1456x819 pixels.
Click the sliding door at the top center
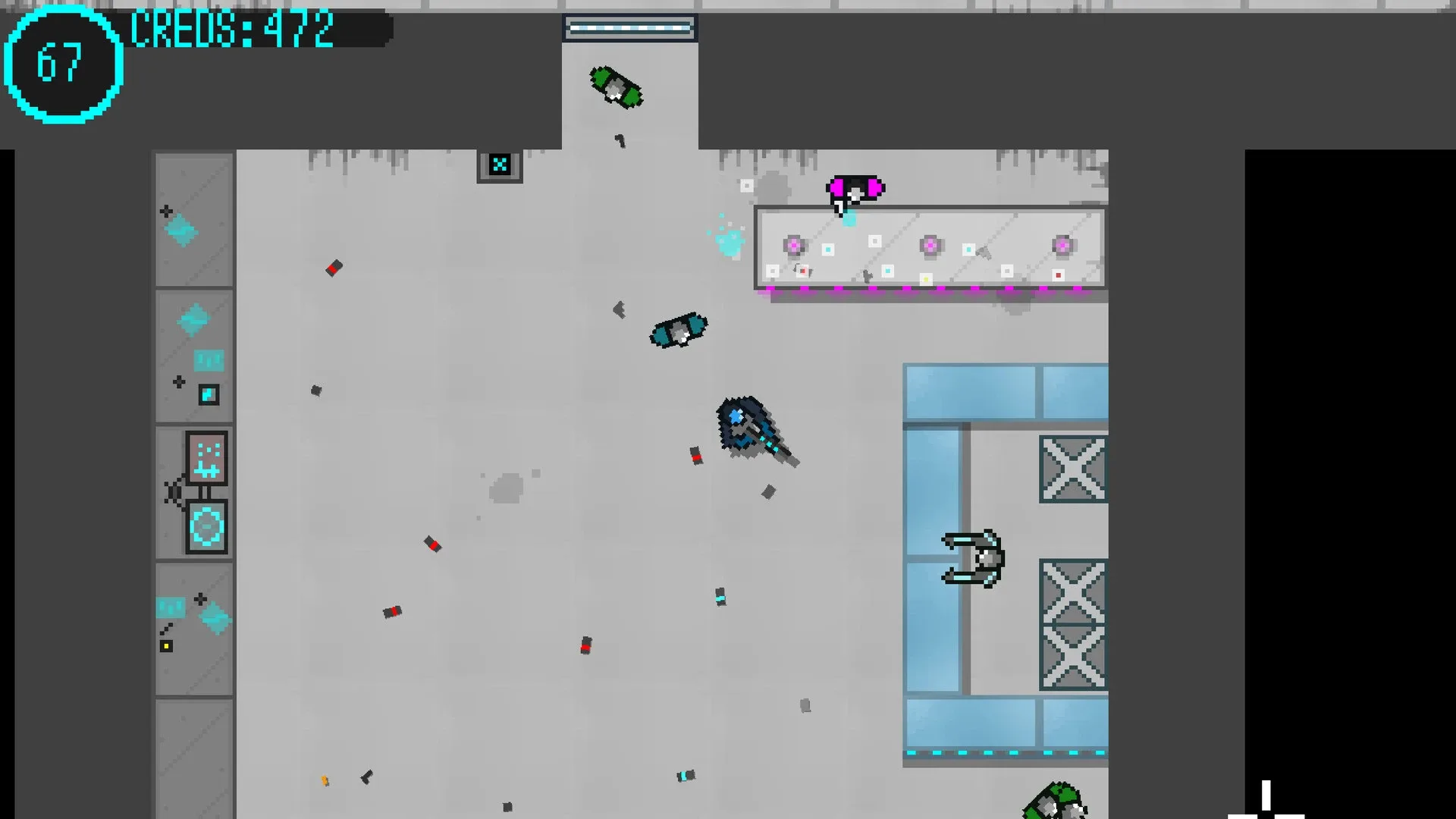pos(630,26)
